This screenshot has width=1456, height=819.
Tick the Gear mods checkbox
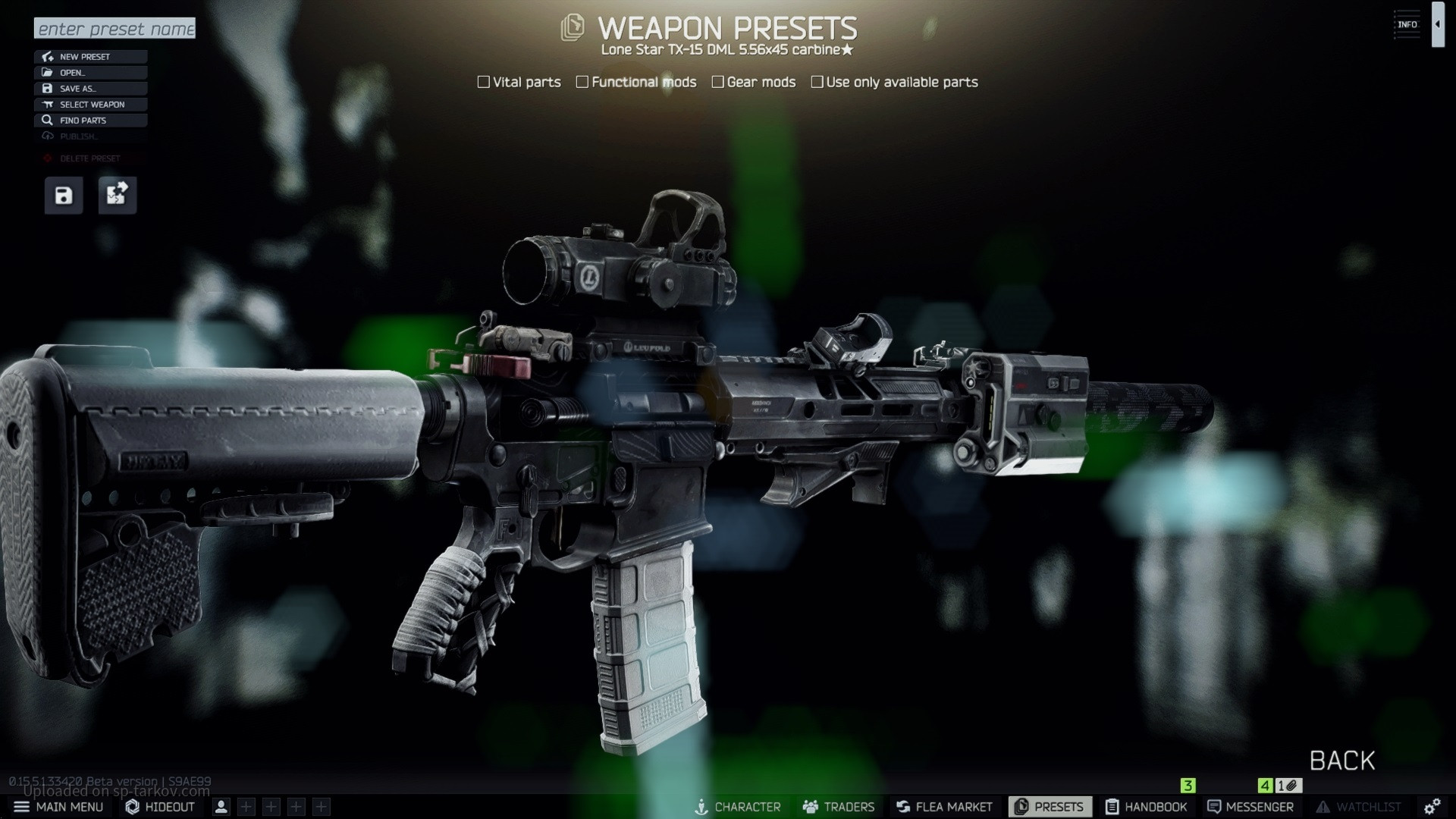[717, 82]
